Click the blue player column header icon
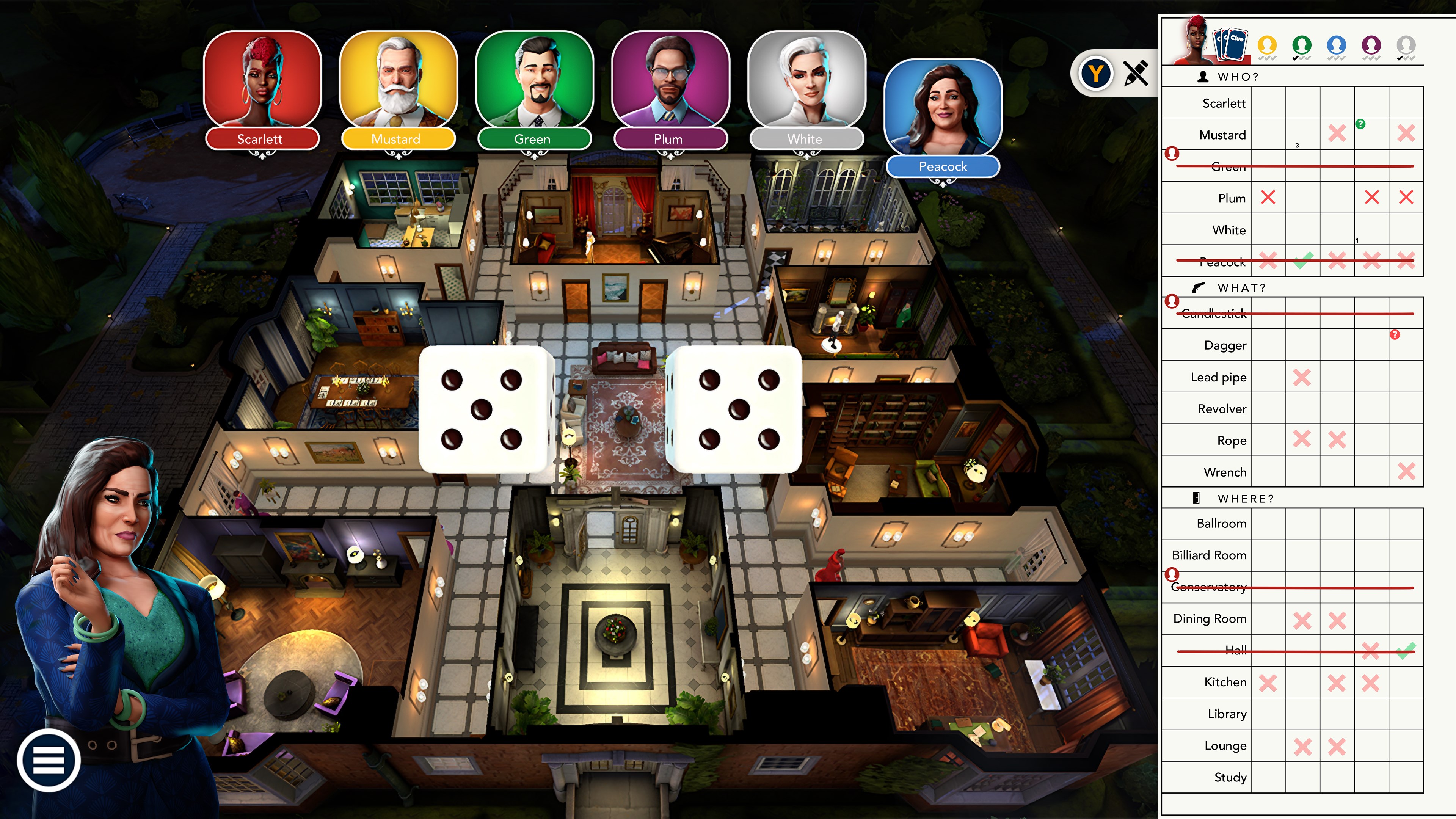1456x819 pixels. pyautogui.click(x=1337, y=45)
